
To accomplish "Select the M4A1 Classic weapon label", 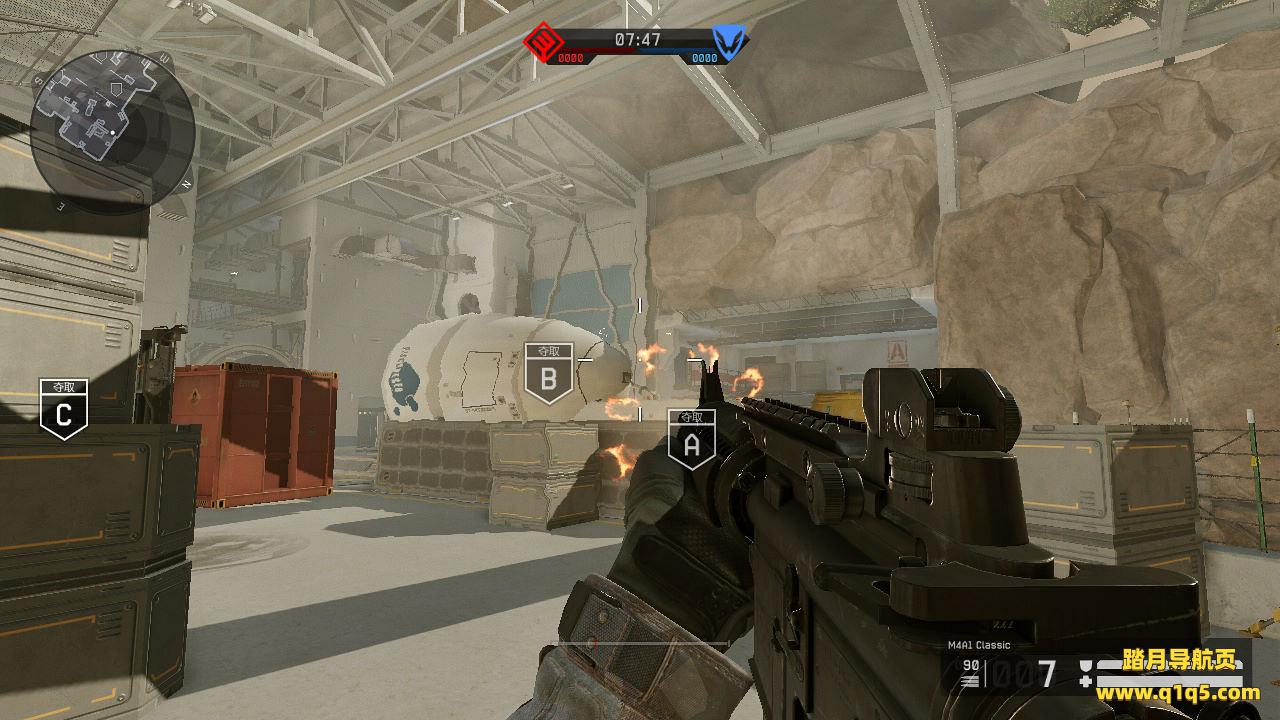I will tap(979, 645).
